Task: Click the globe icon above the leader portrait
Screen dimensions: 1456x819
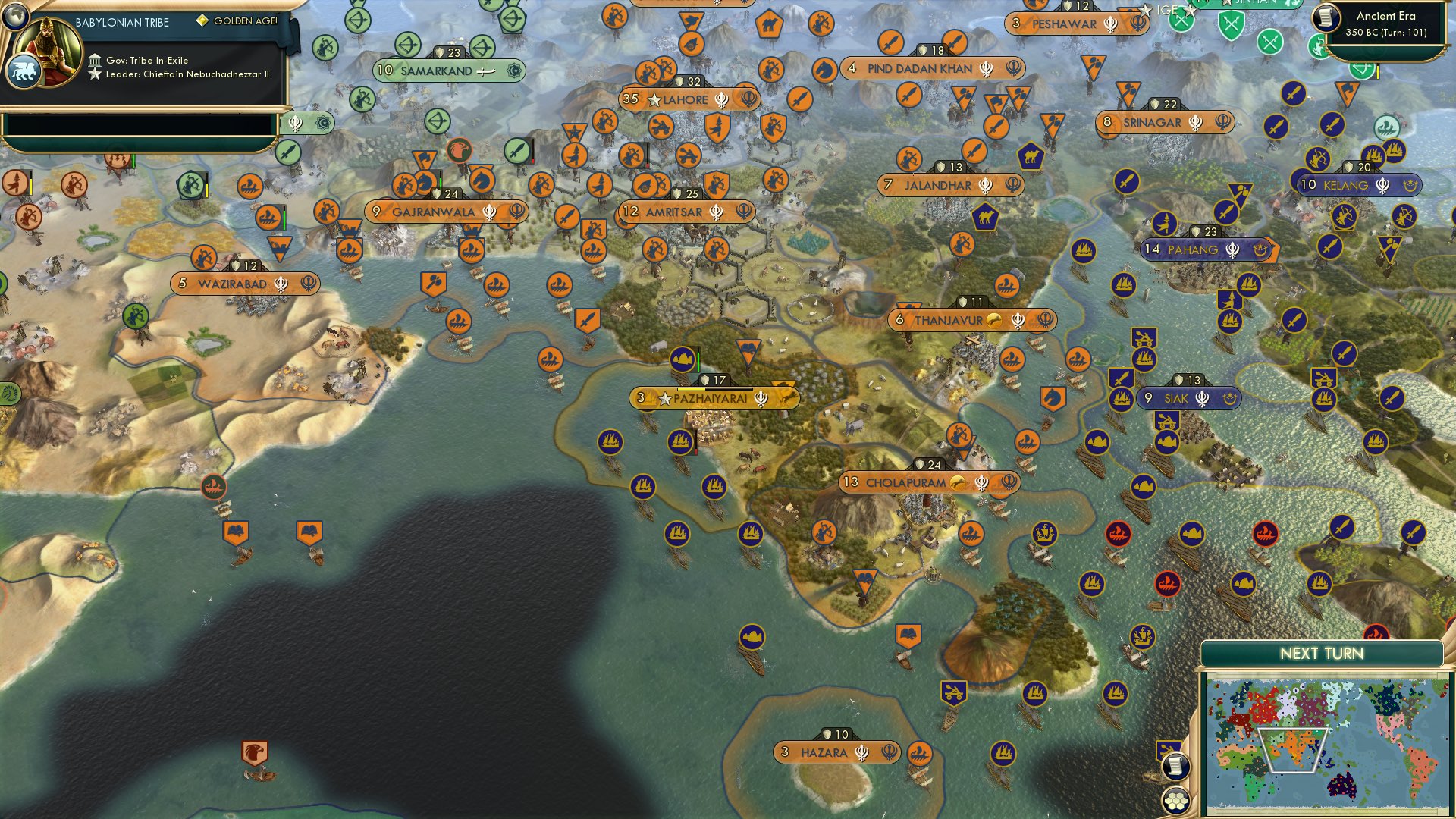Action: coord(15,15)
